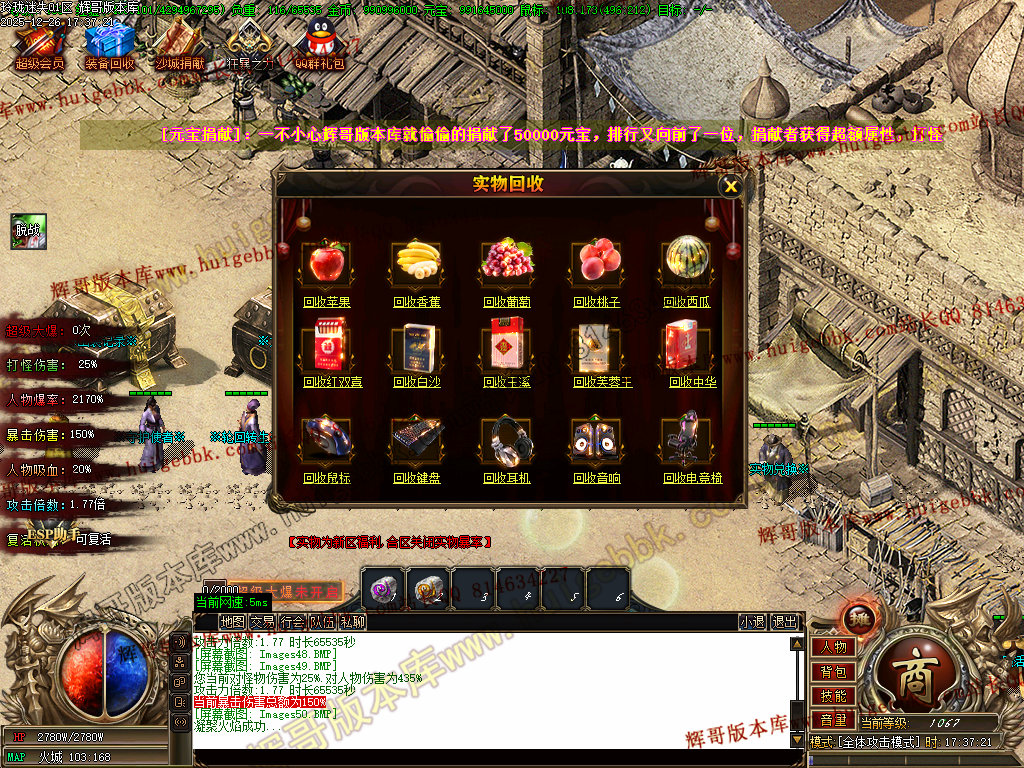Open the 技能 skills panel
1024x768 pixels.
833,695
